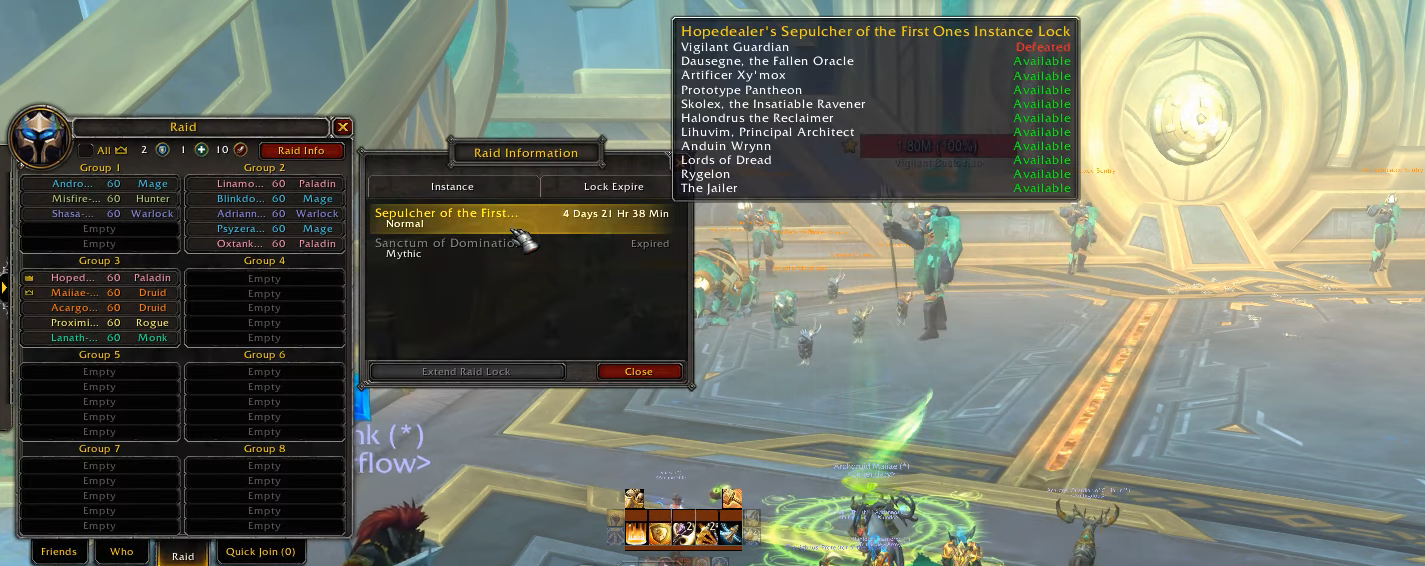1425x566 pixels.
Task: Select the Hoped... Paladin raid leader row
Action: [x=99, y=278]
